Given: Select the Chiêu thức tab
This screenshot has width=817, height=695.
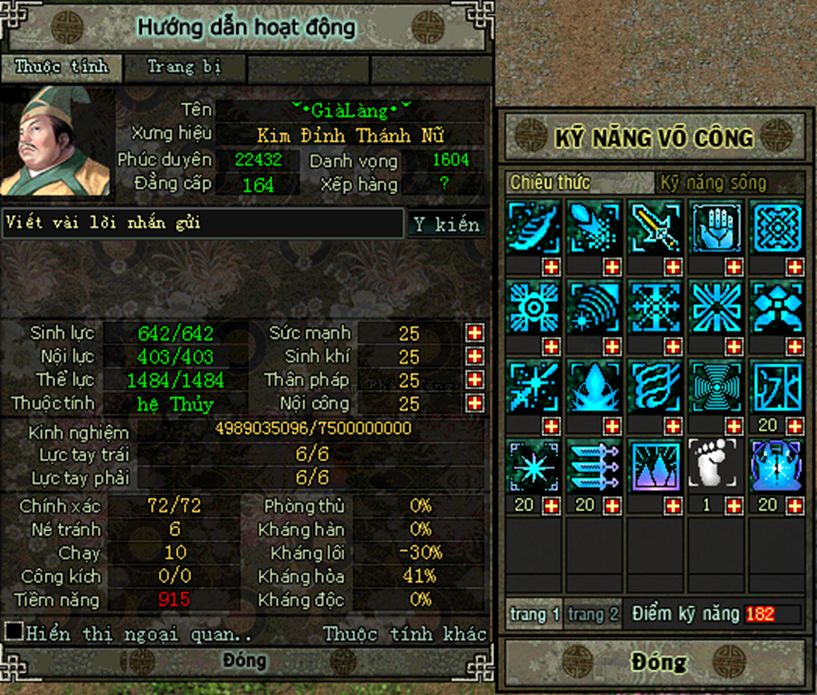Looking at the screenshot, I should point(550,183).
